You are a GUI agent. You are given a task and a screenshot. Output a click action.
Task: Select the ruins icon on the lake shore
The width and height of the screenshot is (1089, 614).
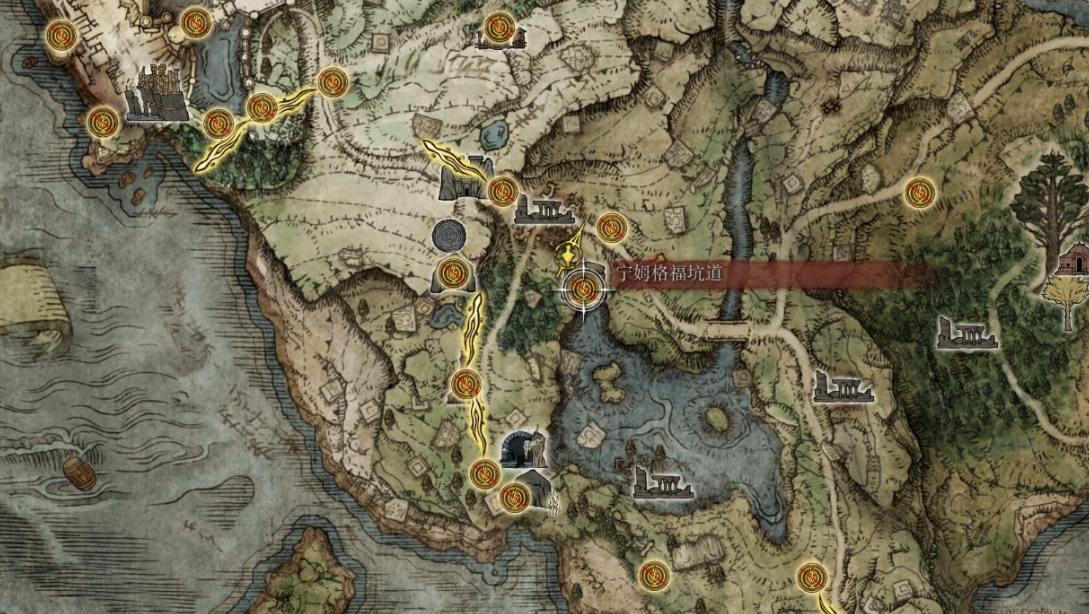tap(662, 481)
